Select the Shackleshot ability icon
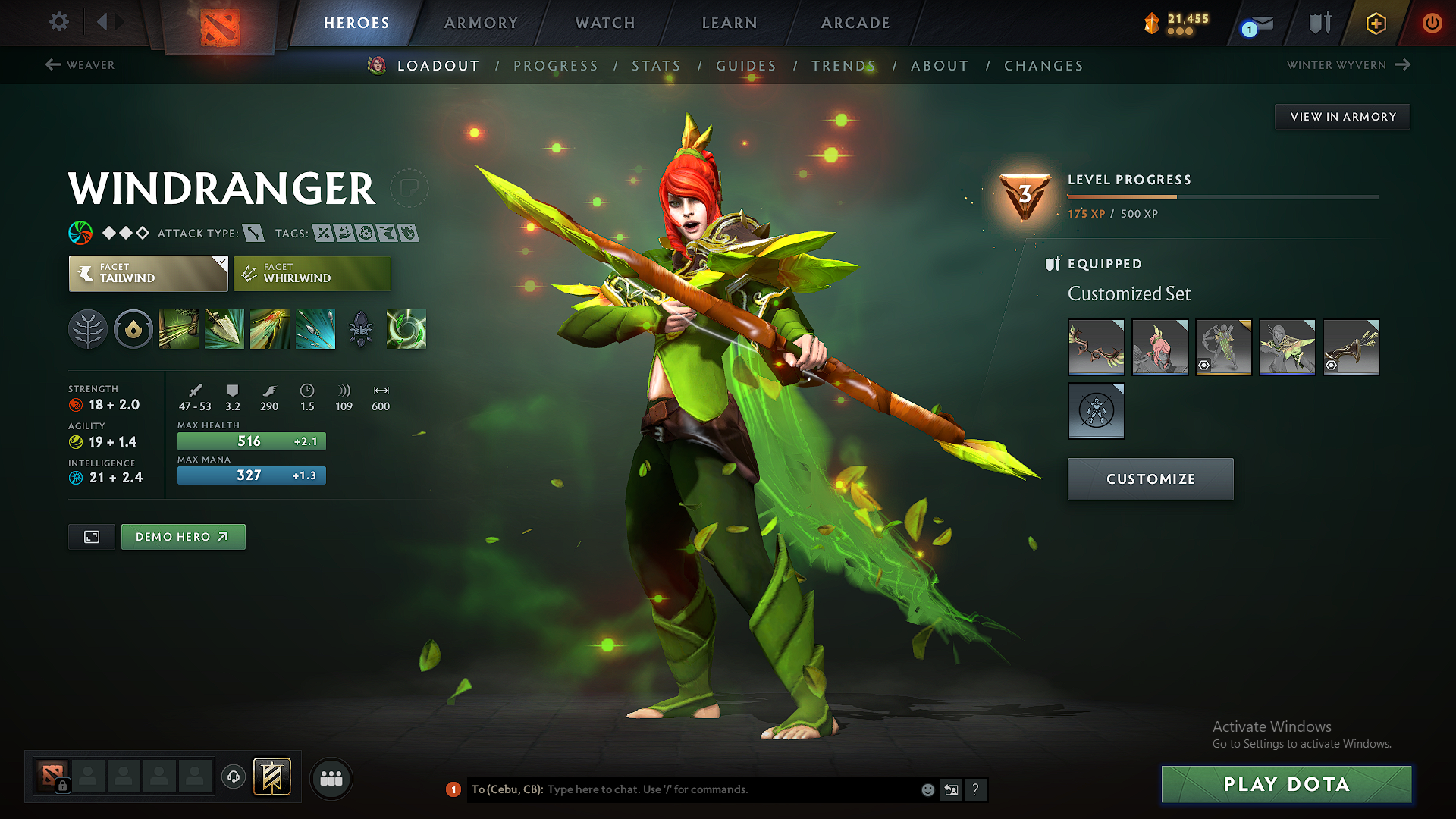The image size is (1456, 819). (178, 329)
